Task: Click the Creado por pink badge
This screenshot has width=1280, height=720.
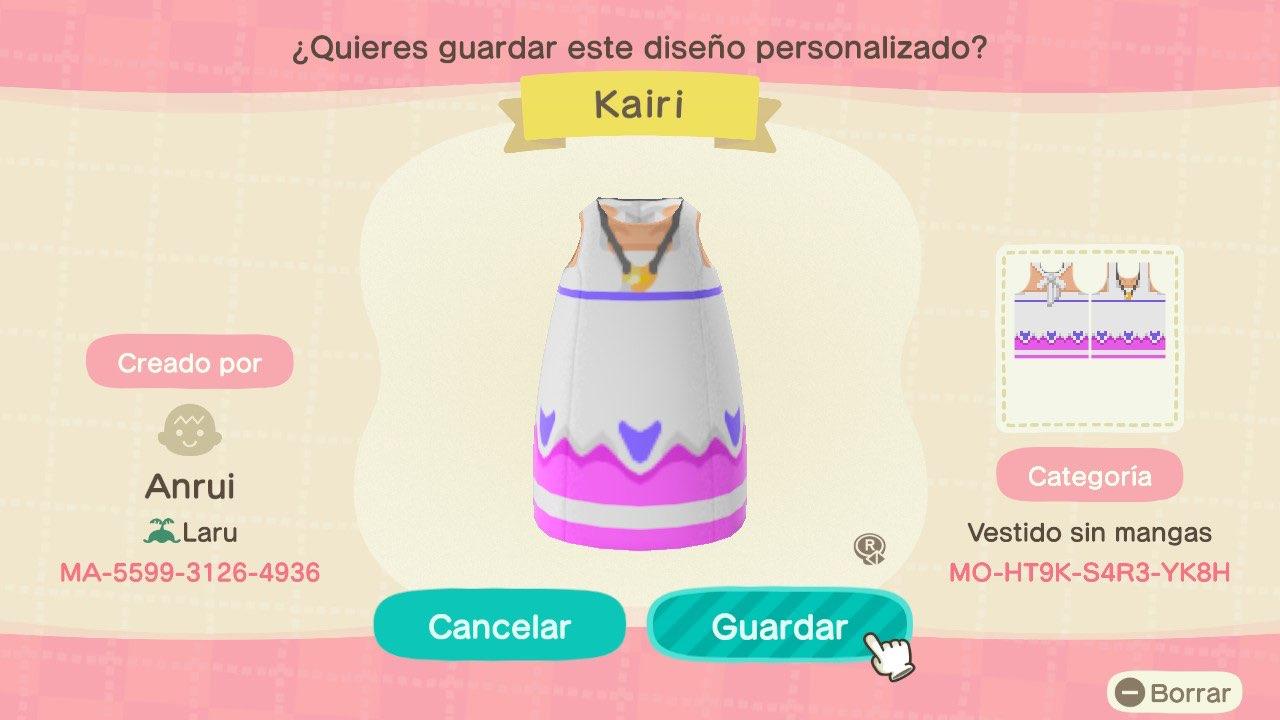Action: click(190, 362)
